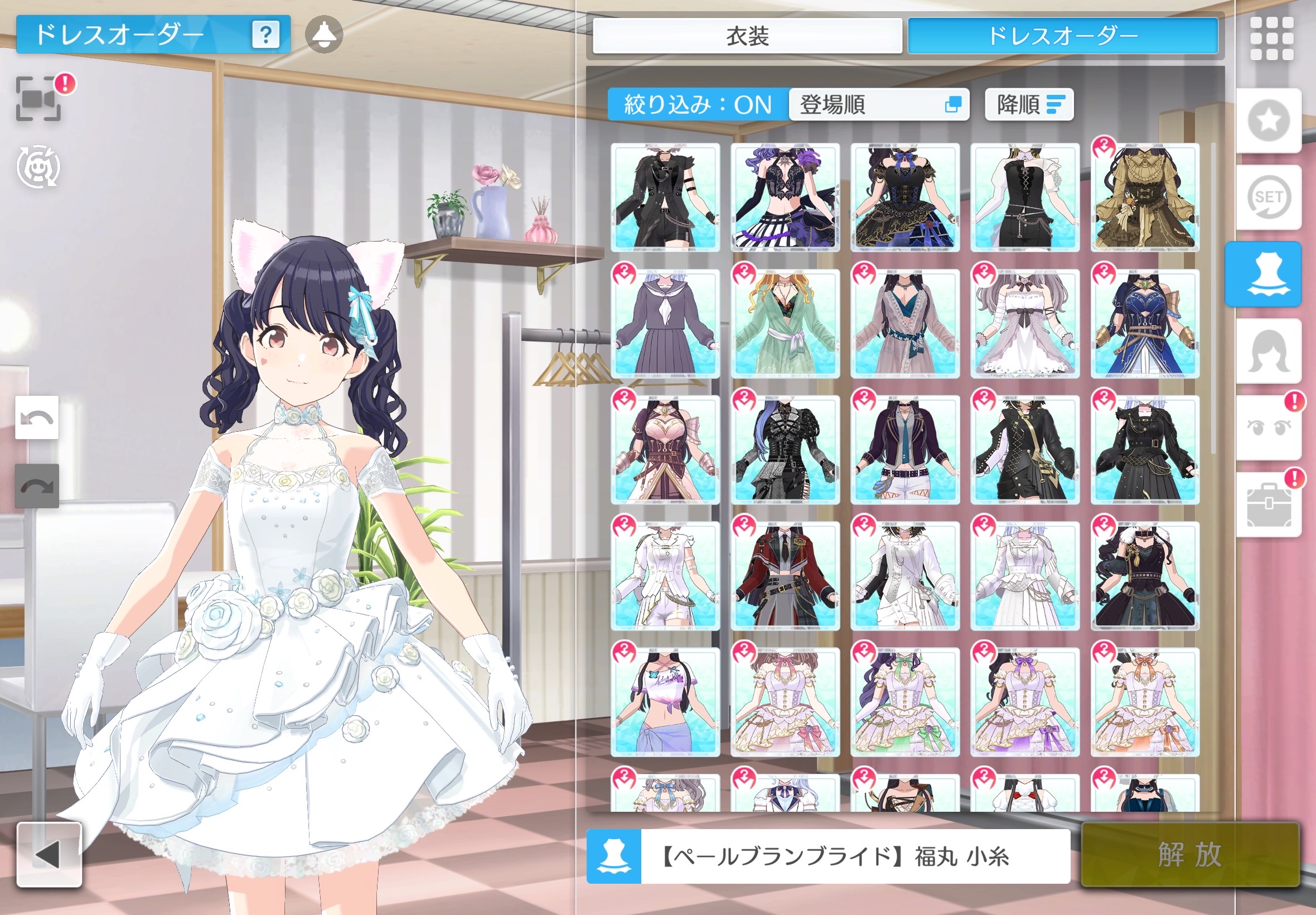Select the ドレスオーダー tab
The height and width of the screenshot is (915, 1316).
[1063, 36]
